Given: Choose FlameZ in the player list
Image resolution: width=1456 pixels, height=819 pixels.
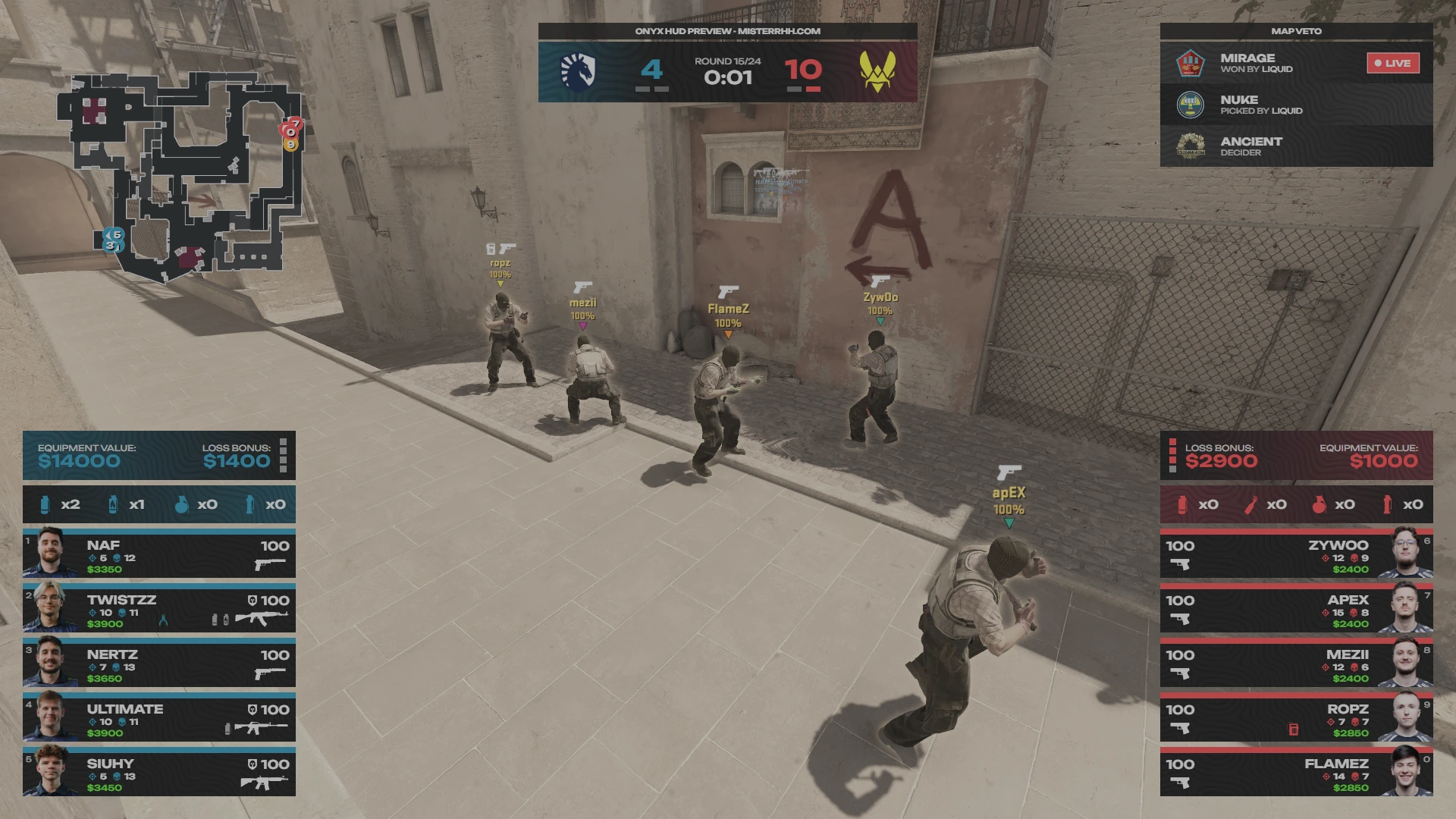Looking at the screenshot, I should pos(1297,773).
